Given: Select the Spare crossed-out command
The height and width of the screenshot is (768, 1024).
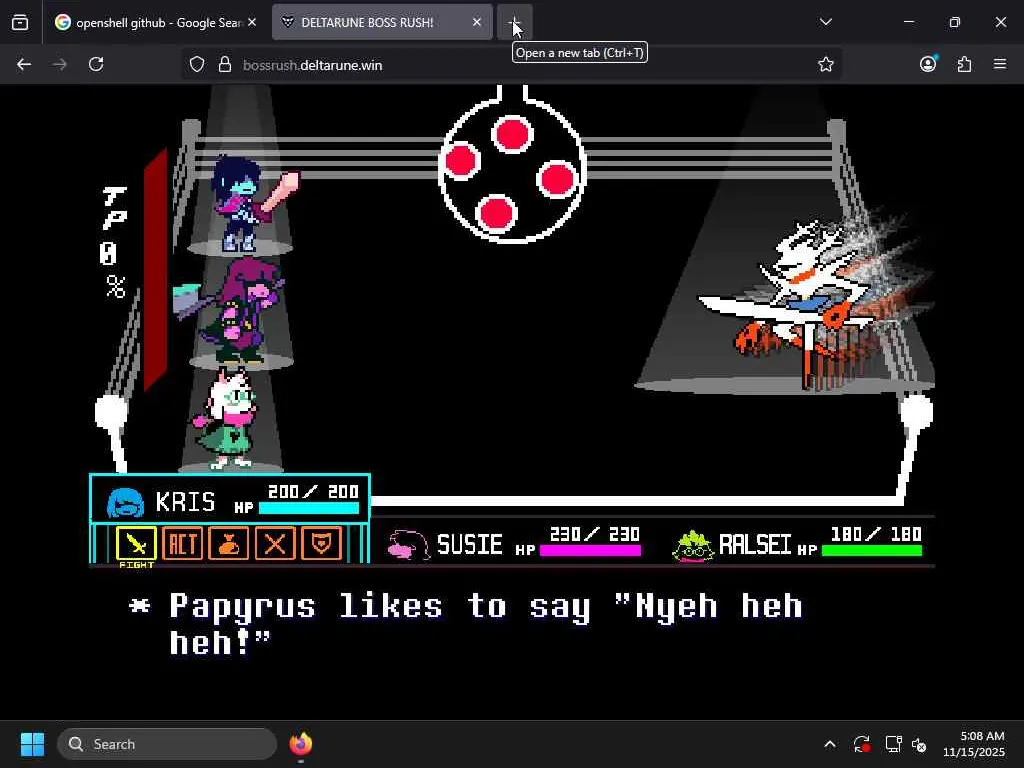Looking at the screenshot, I should (x=275, y=543).
